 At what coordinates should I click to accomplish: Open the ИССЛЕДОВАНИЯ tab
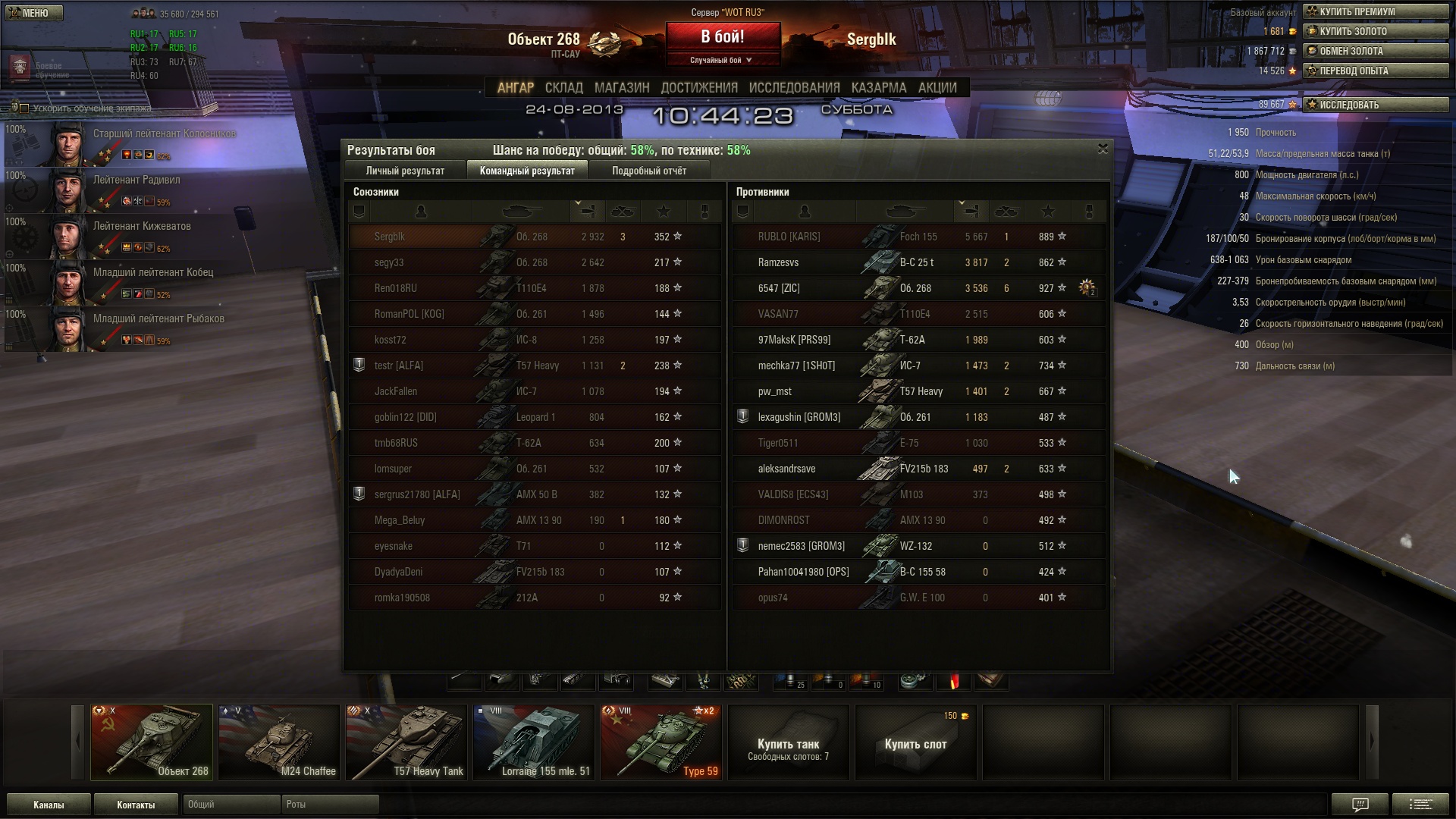point(794,88)
